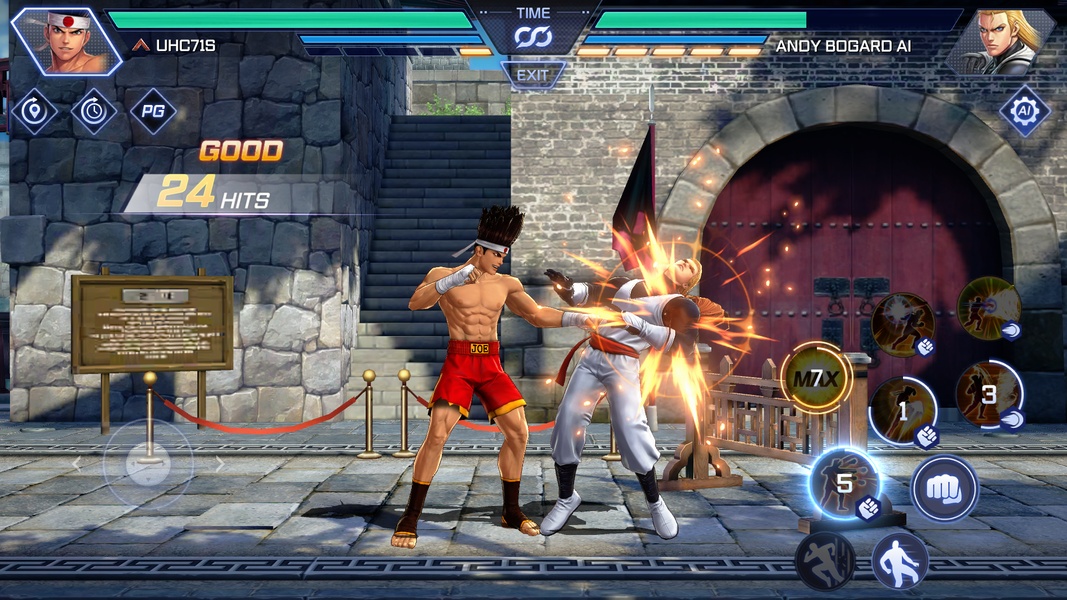The width and height of the screenshot is (1067, 600).
Task: Fire the energy blast skill icon
Action: point(988,309)
